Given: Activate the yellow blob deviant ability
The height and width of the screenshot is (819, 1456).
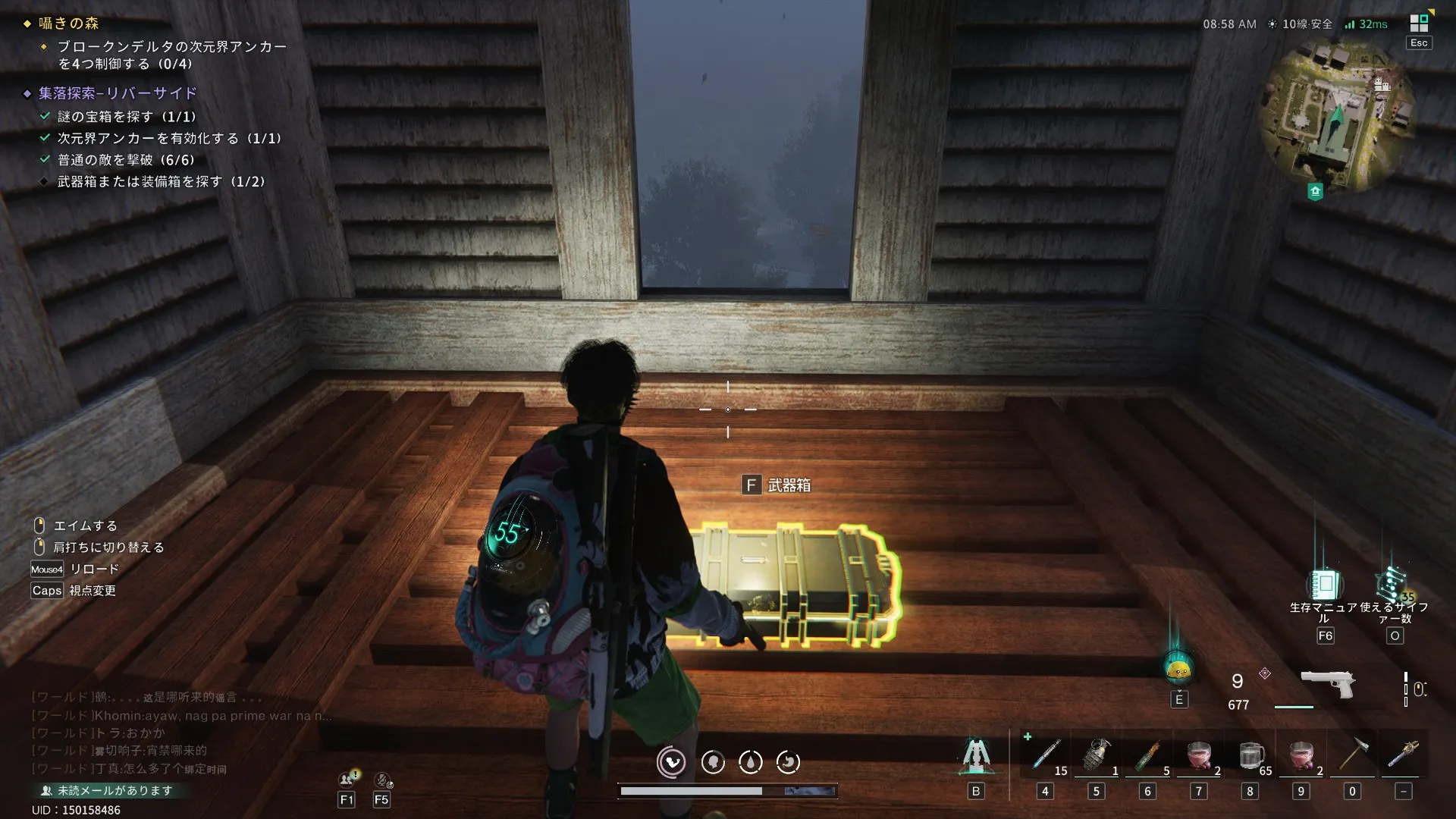Looking at the screenshot, I should [x=1178, y=669].
